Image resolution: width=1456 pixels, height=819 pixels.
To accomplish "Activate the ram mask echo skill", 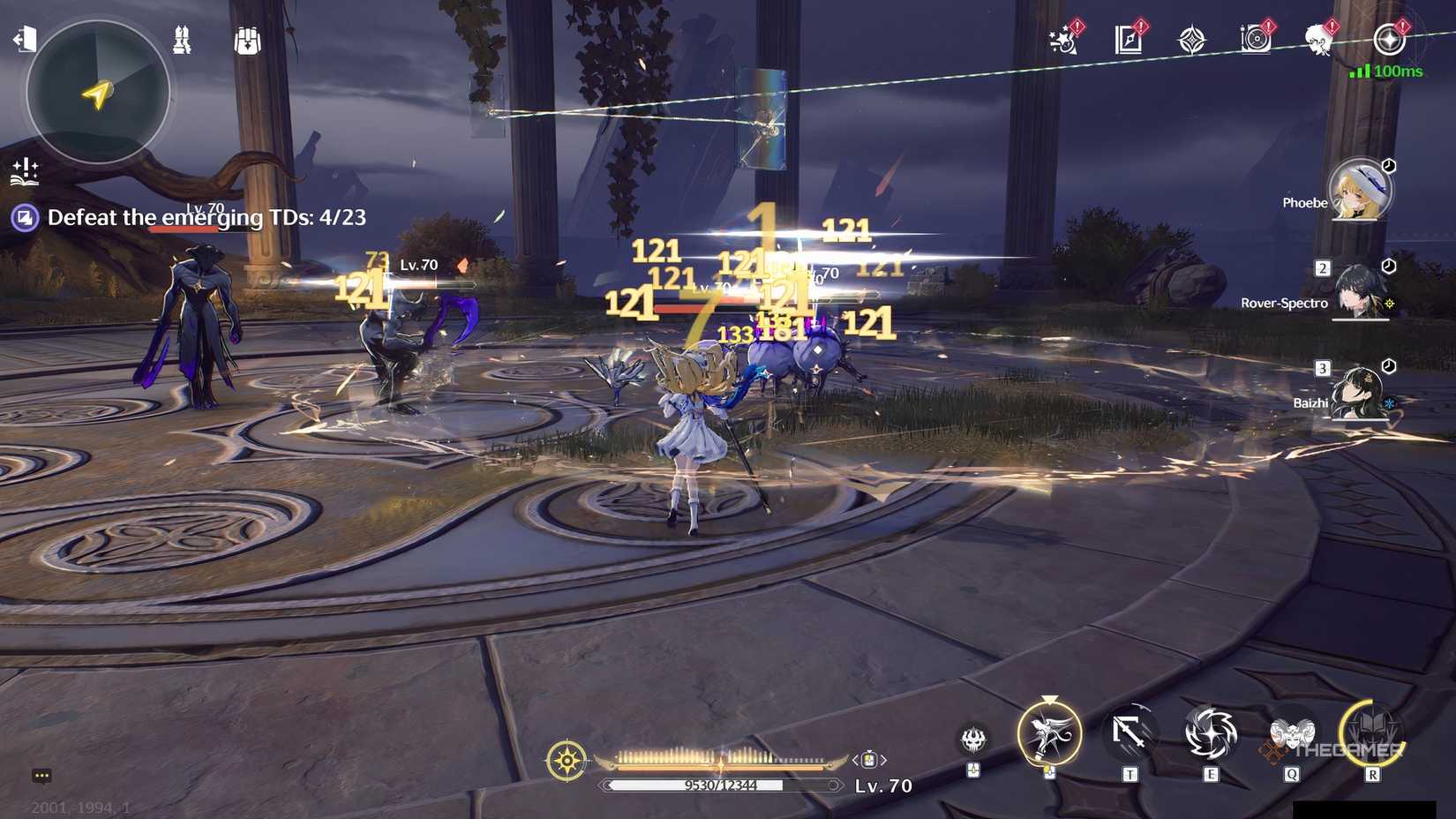I will tap(1292, 733).
